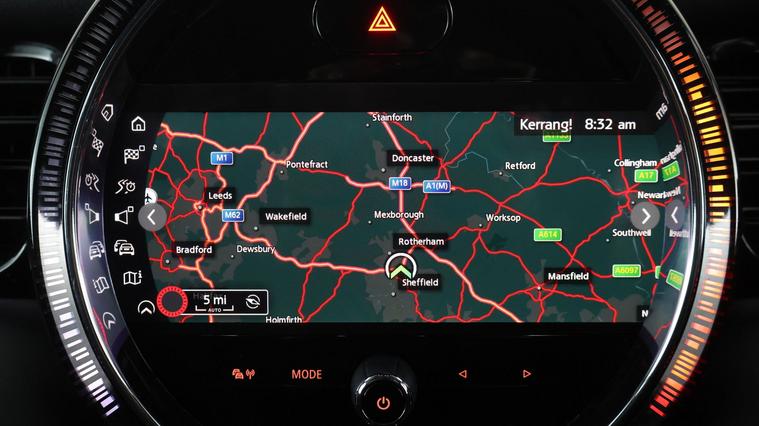The width and height of the screenshot is (759, 426).
Task: Select the MODE button
Action: coord(307,374)
